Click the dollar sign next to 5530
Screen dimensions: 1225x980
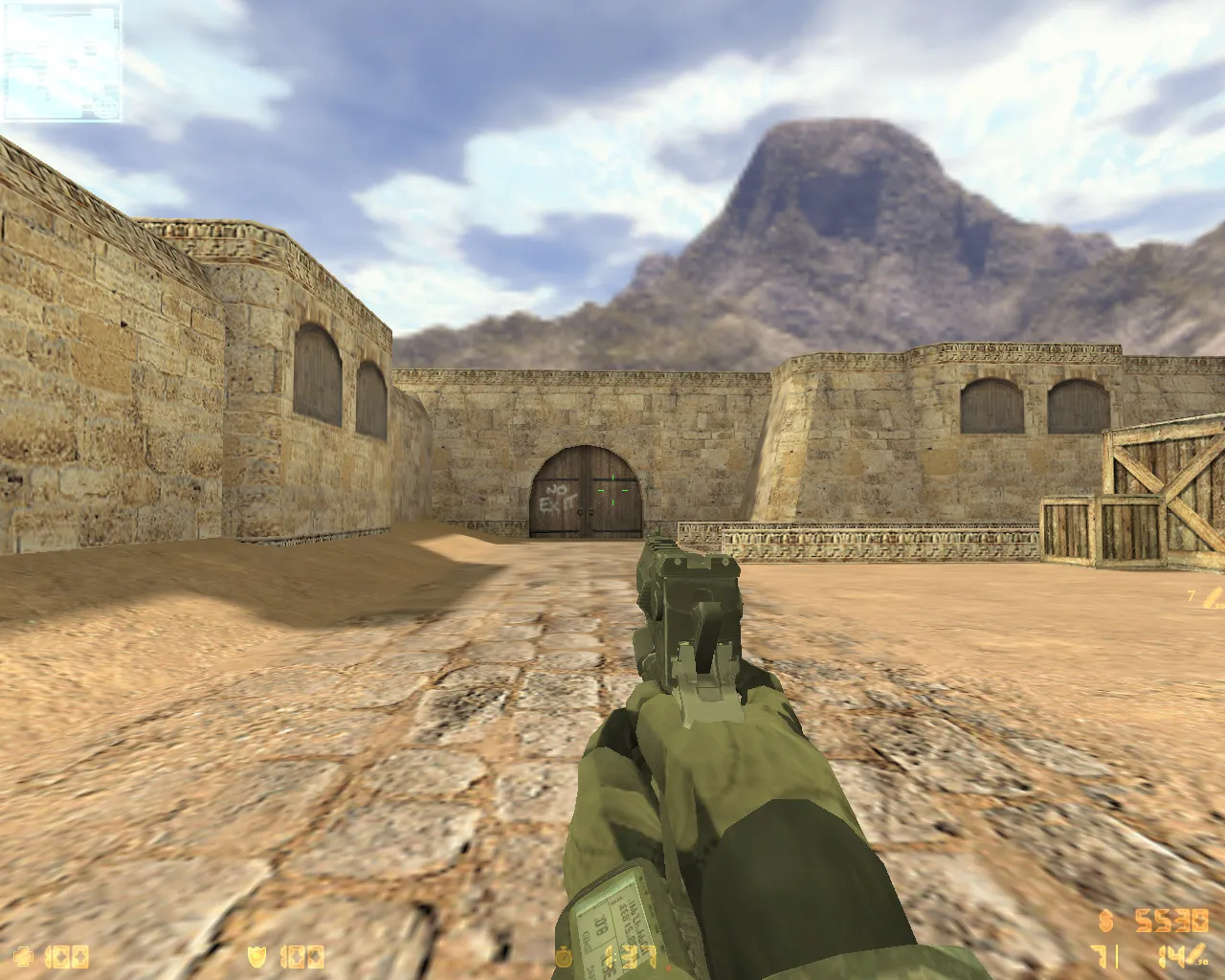coord(1104,921)
